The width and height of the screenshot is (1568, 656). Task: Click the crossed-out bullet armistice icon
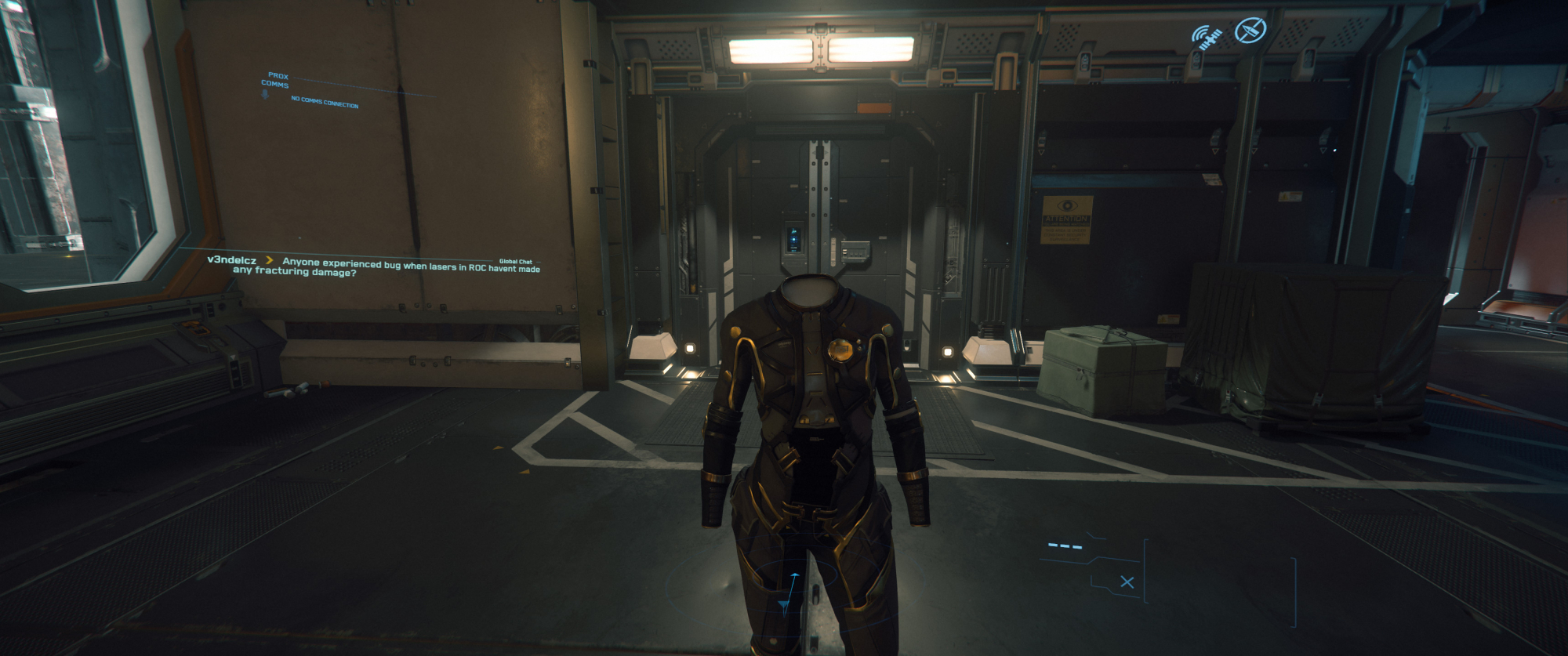coord(1250,31)
